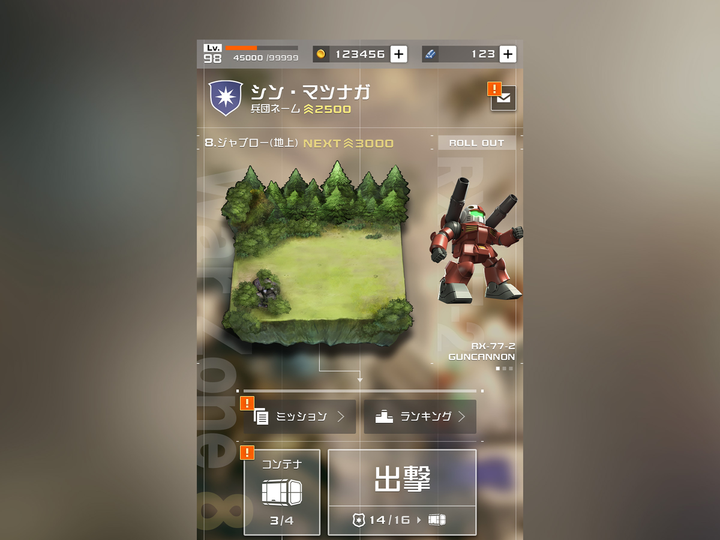Open the mail inbox envelope

(503, 97)
